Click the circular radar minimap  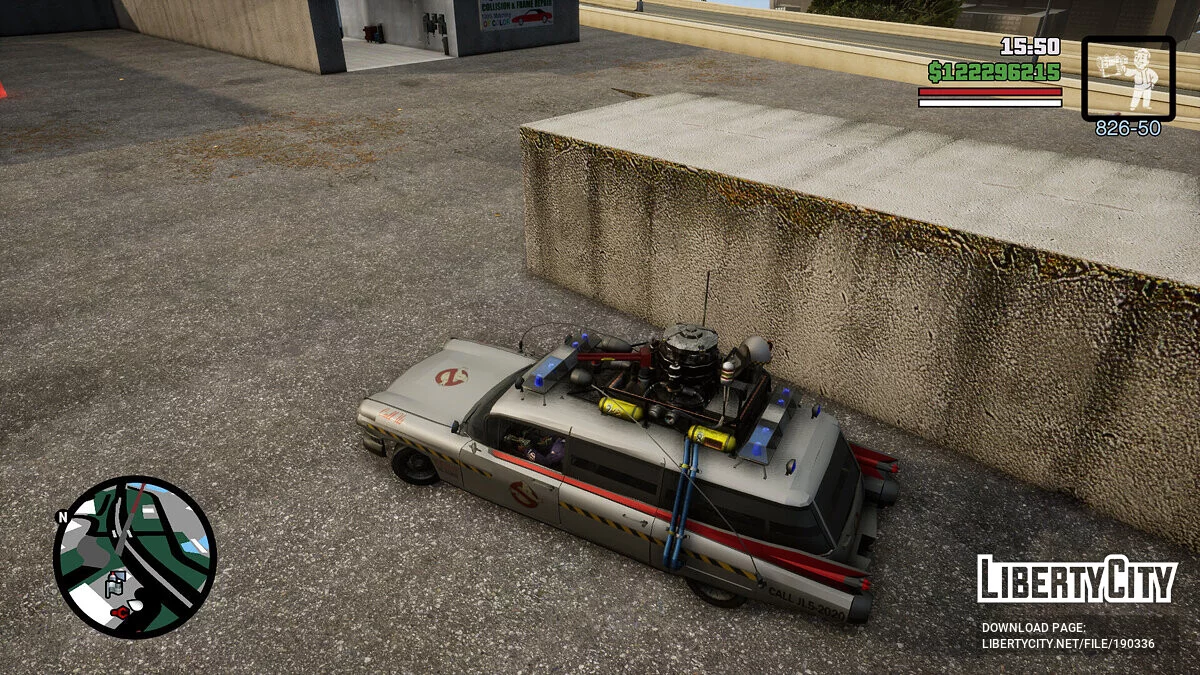tap(135, 557)
